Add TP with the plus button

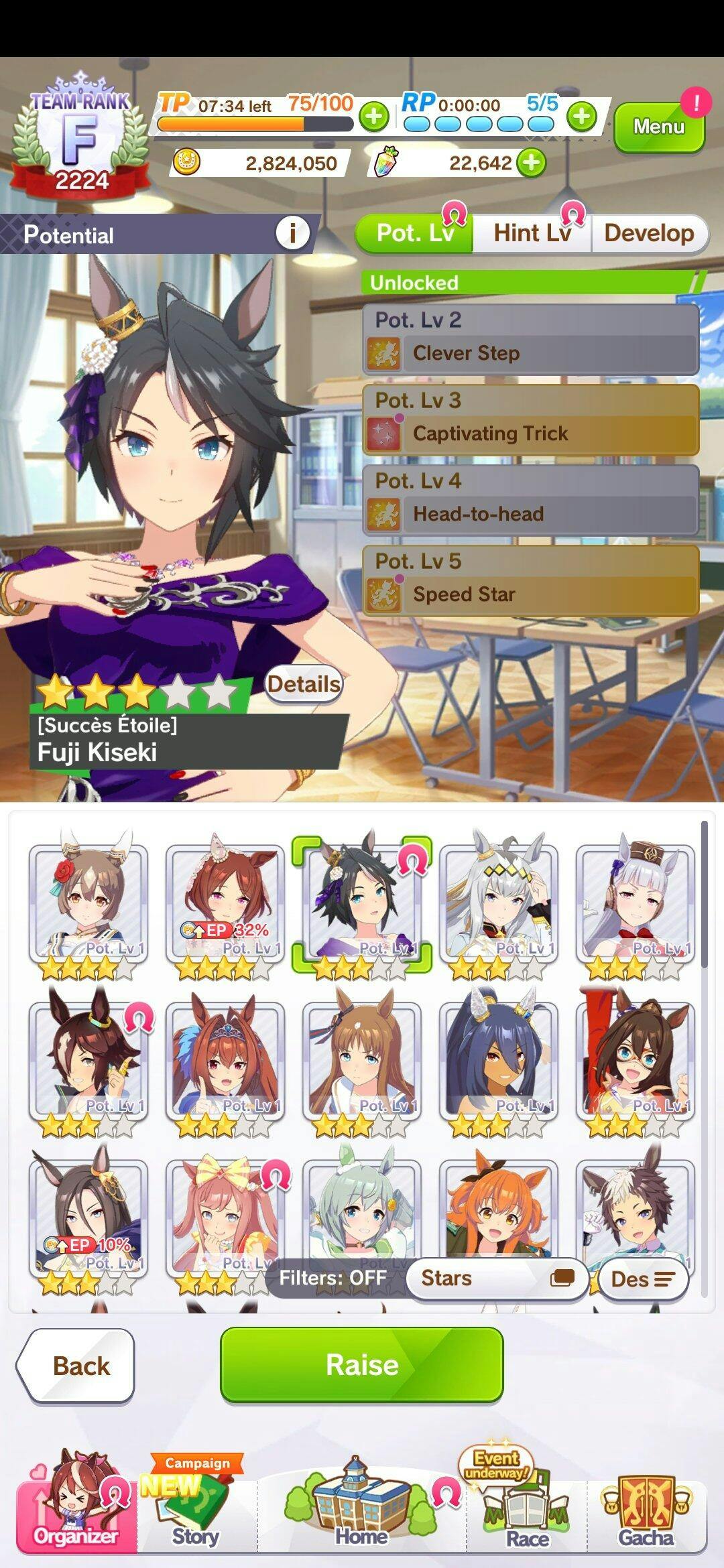374,117
